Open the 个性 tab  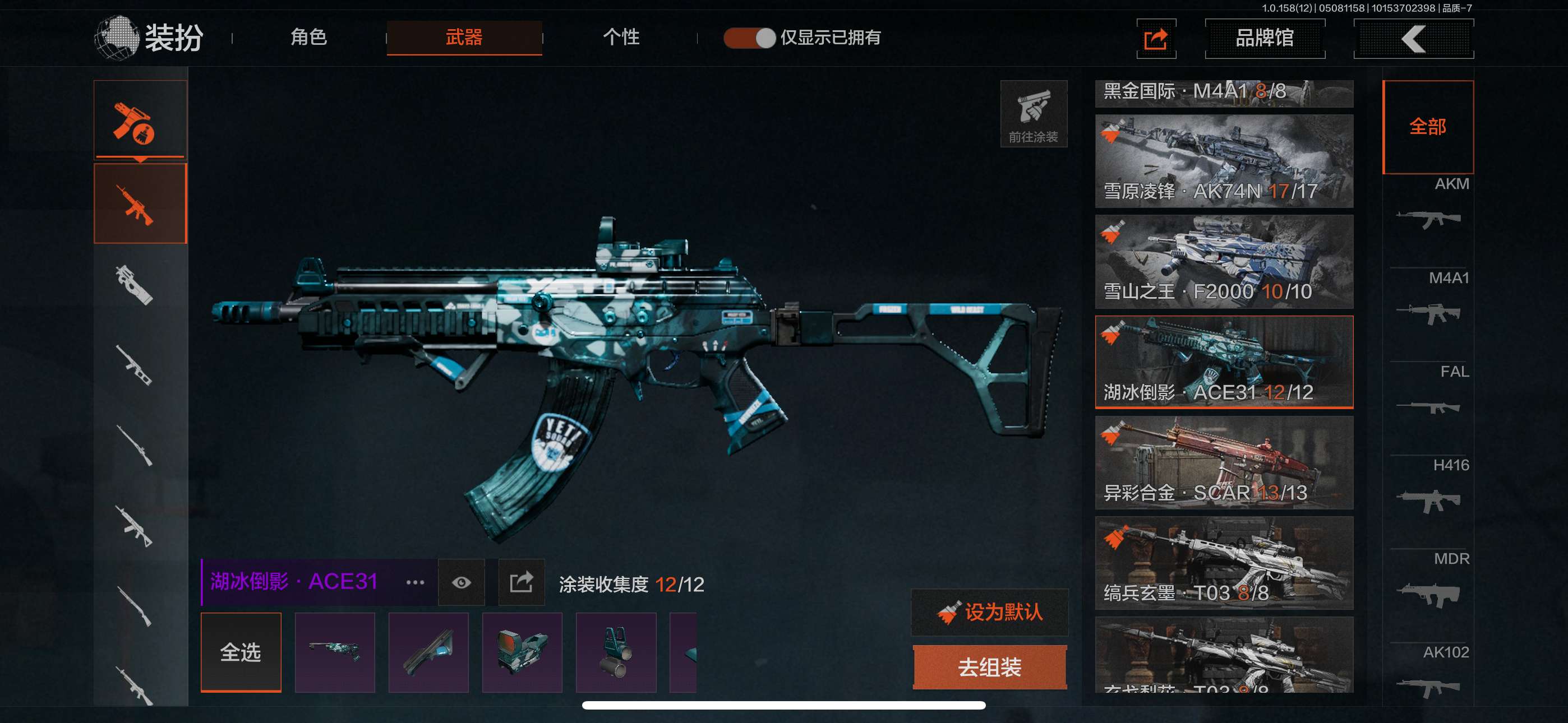621,38
